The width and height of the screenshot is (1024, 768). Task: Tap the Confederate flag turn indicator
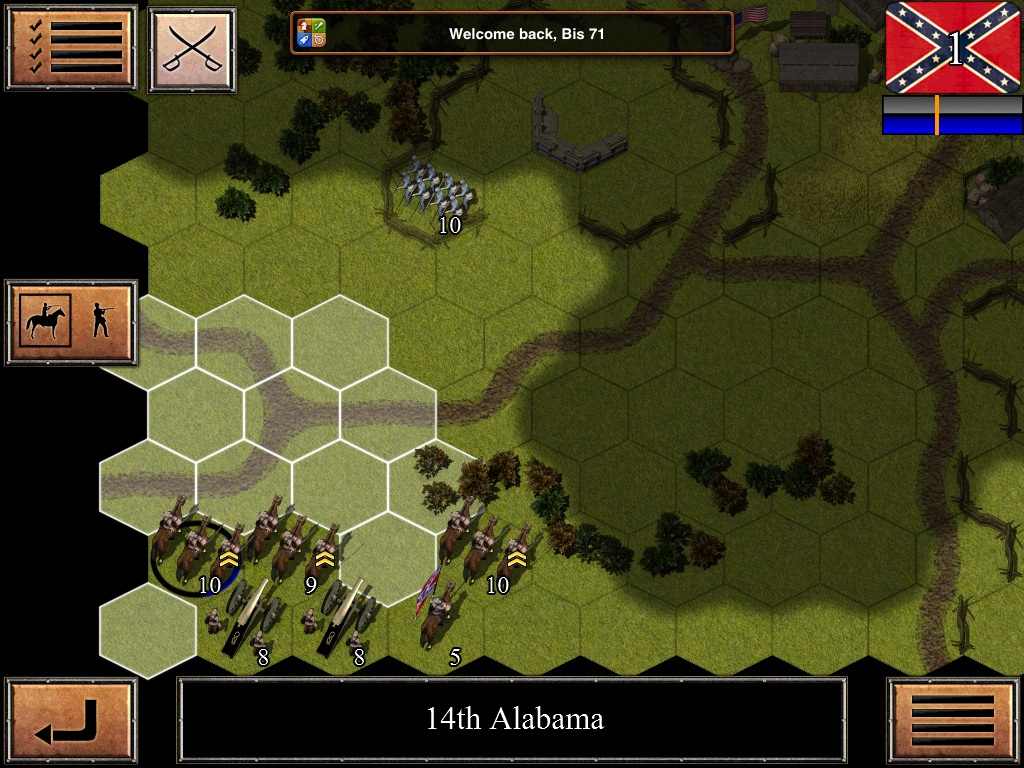pos(952,47)
